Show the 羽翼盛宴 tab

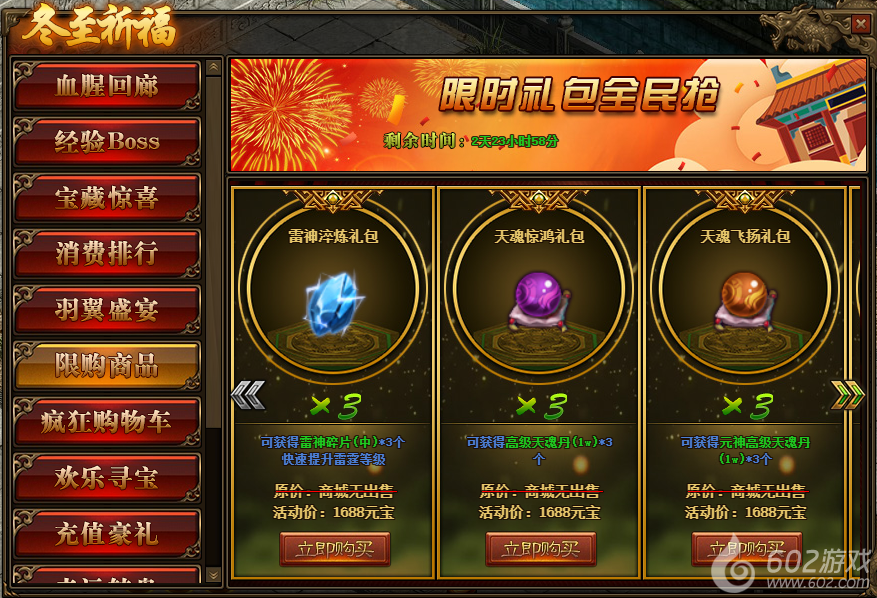pyautogui.click(x=106, y=309)
